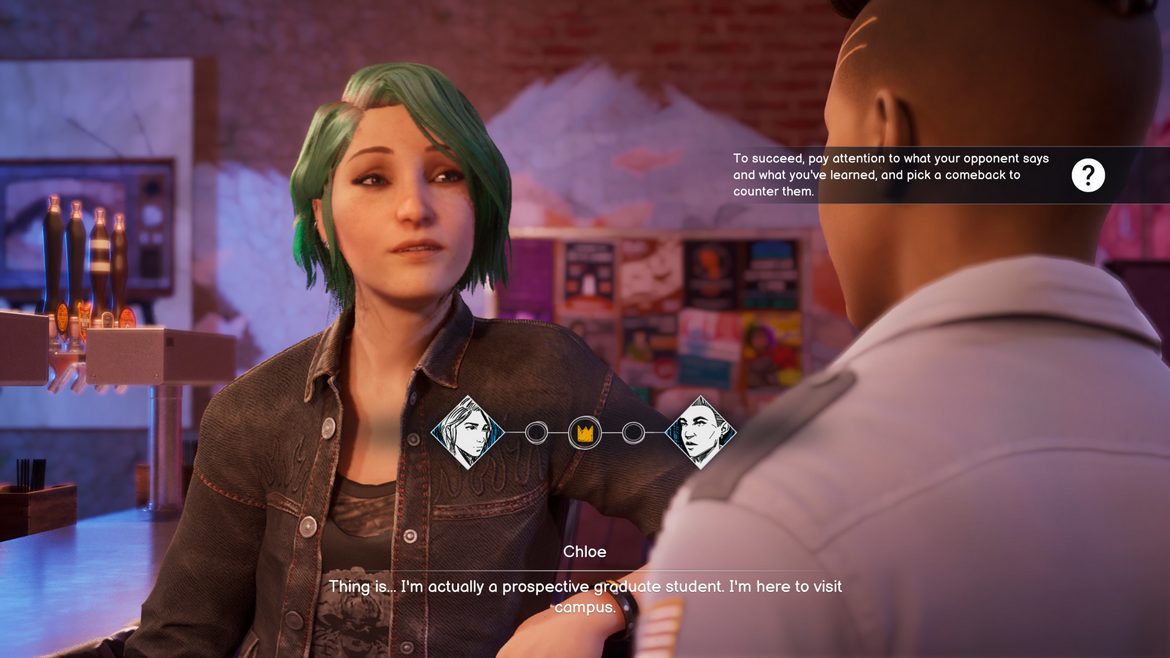
Task: Select the opponent's portrait on the backtalk tracker
Action: pyautogui.click(x=700, y=432)
